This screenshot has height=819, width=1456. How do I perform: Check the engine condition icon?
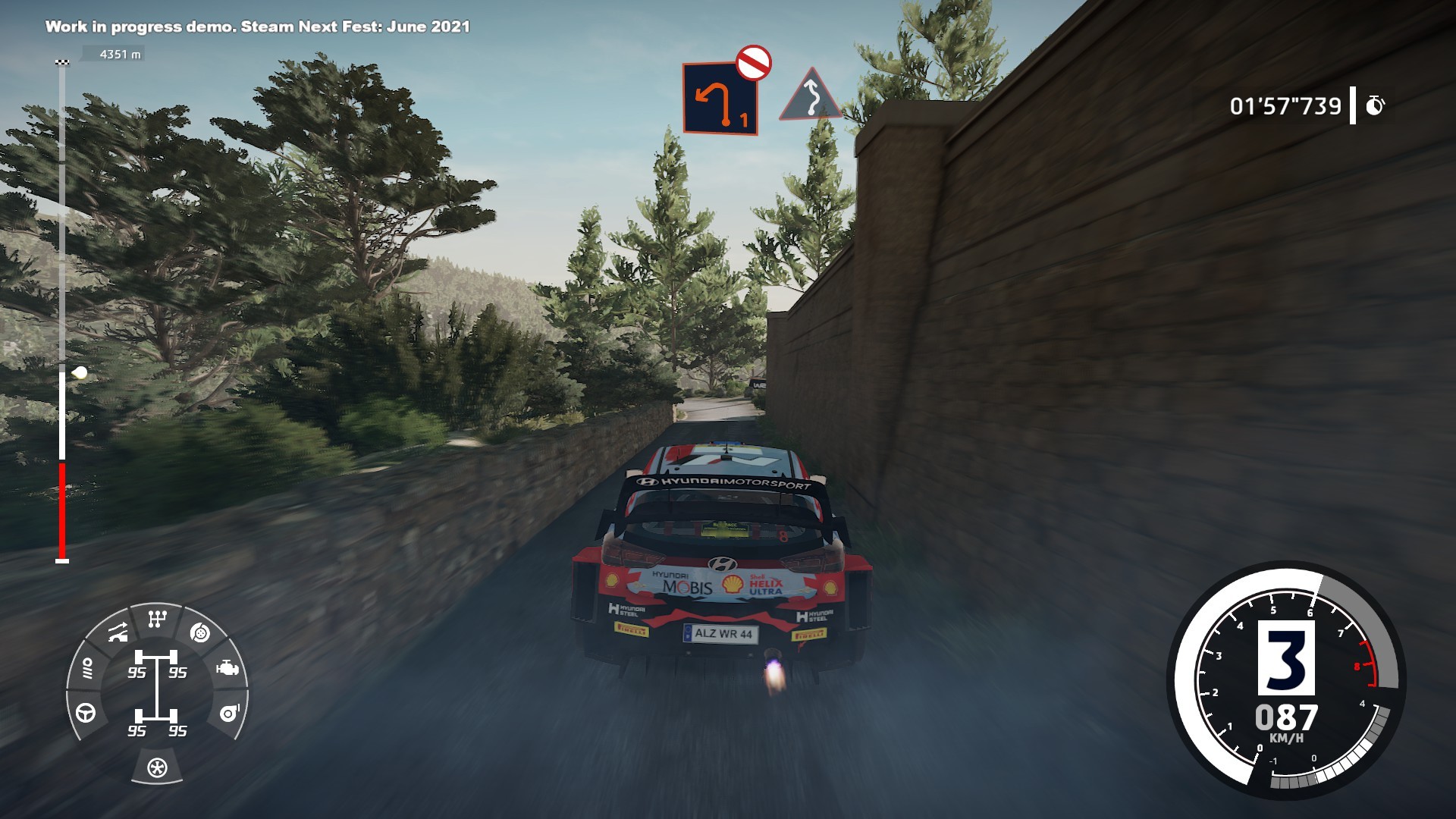[227, 668]
